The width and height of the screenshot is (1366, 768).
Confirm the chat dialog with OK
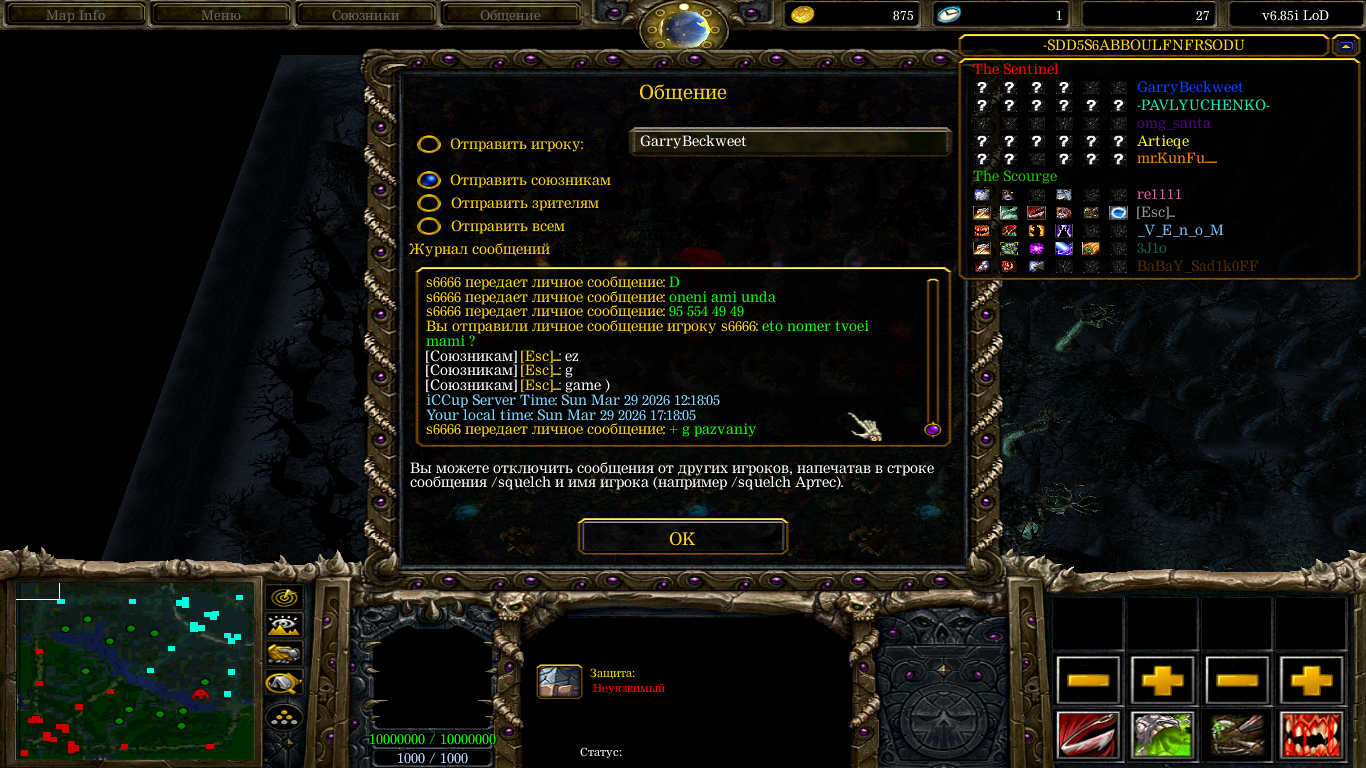(x=682, y=538)
